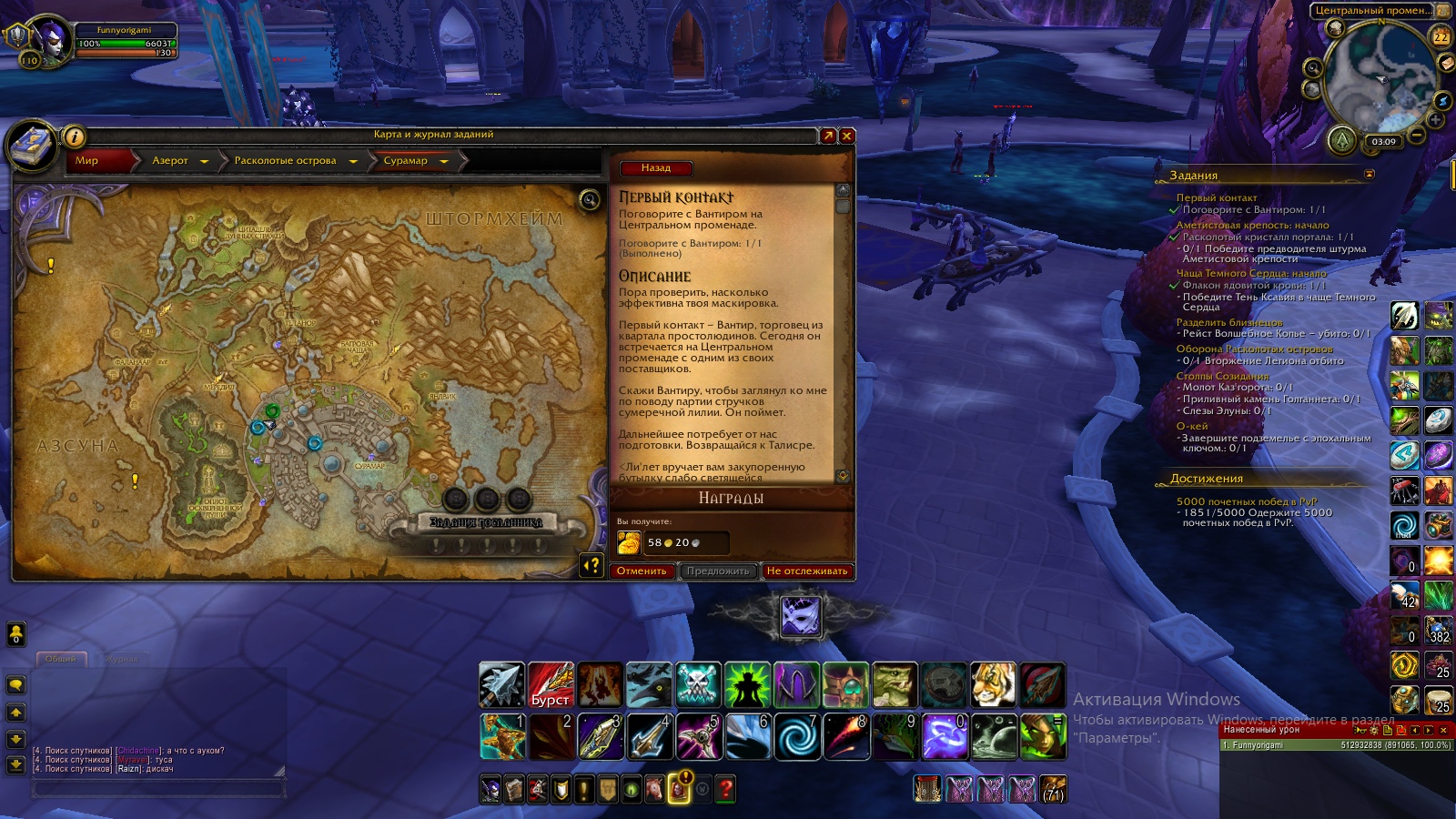Open the Расколотые острова dropdown
The width and height of the screenshot is (1456, 819).
point(353,162)
